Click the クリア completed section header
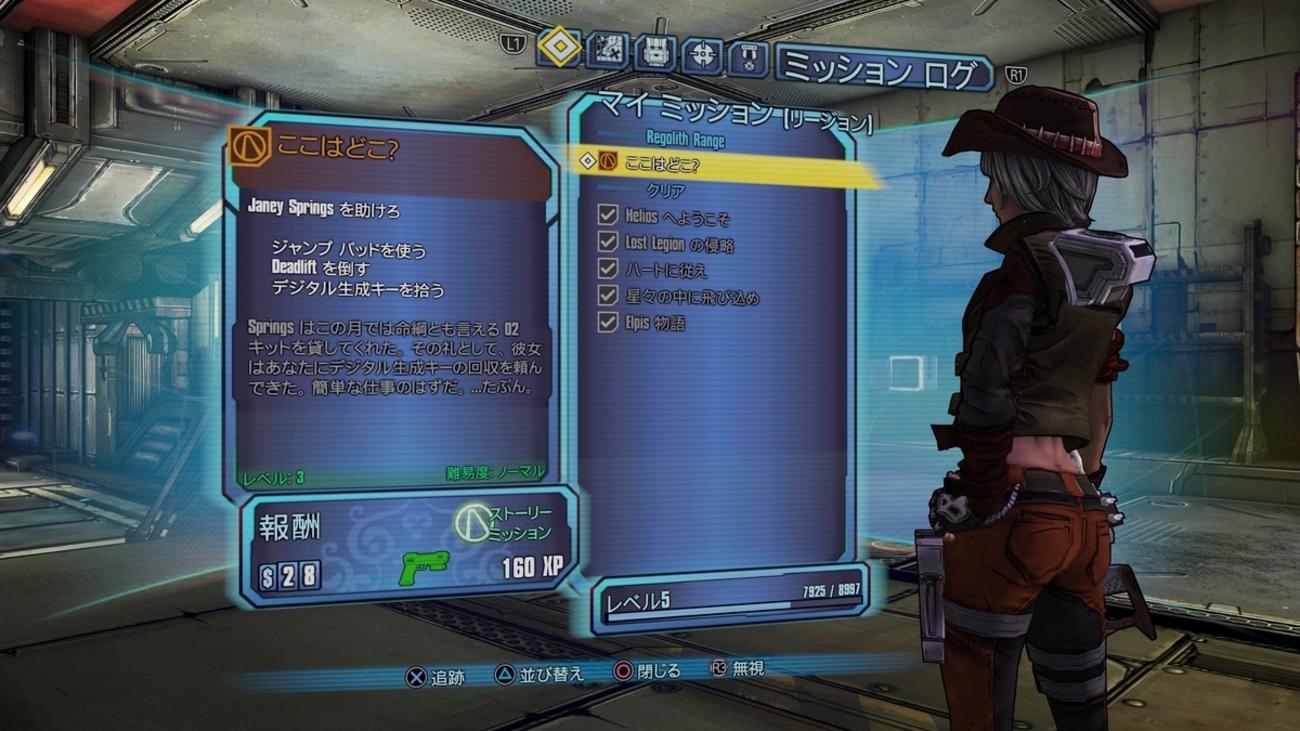The width and height of the screenshot is (1300, 731). click(x=666, y=190)
